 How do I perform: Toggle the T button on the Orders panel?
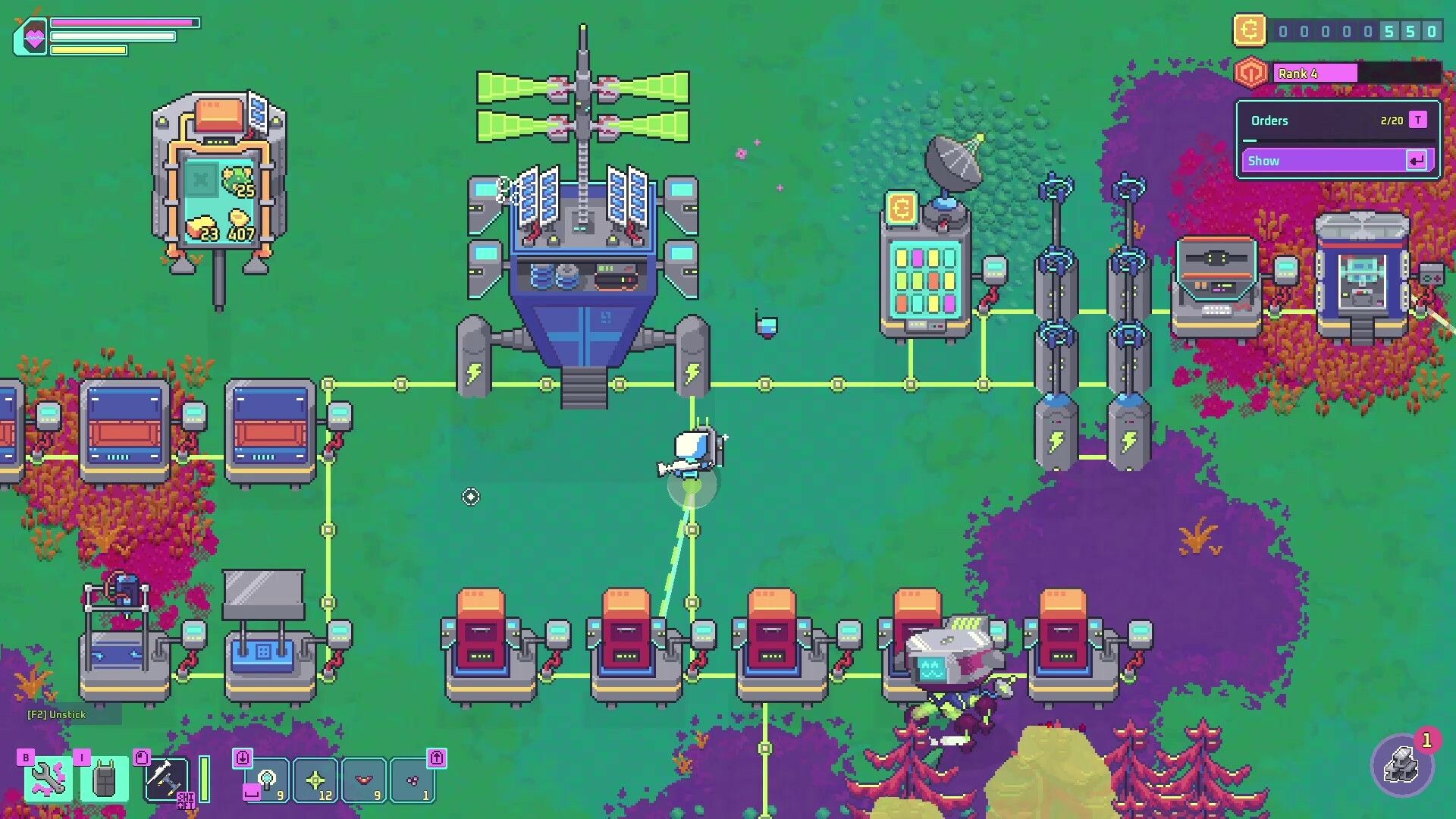(1417, 120)
